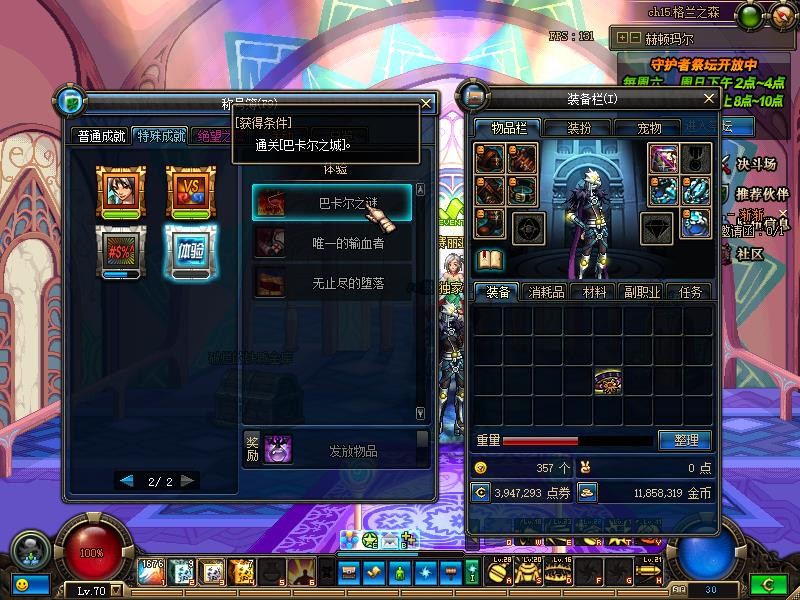Screen dimensions: 800x600
Task: Select the 巴卡尔之谜 title entry
Action: 331,202
